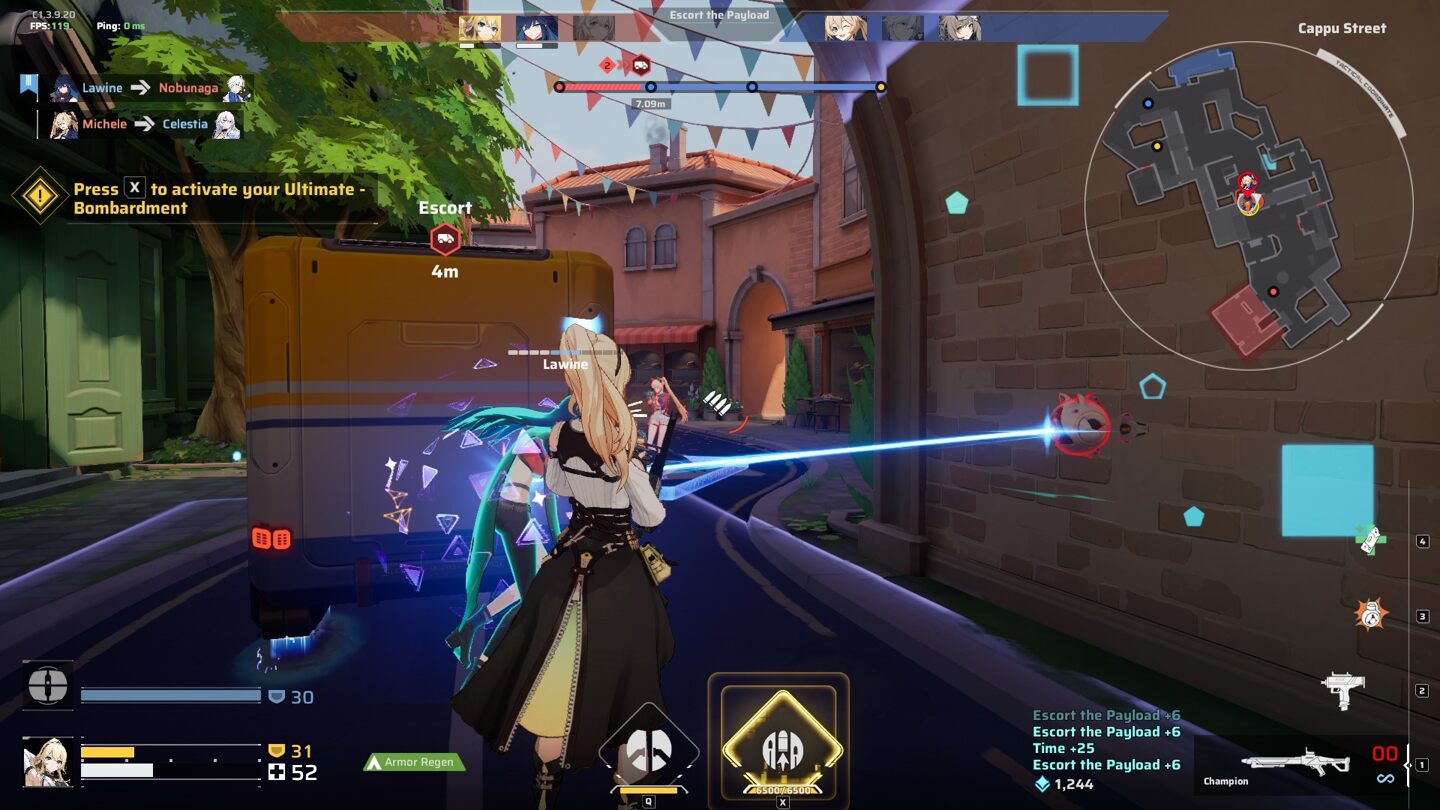Choose the healing bandage item slot
1440x810 pixels.
(1369, 539)
